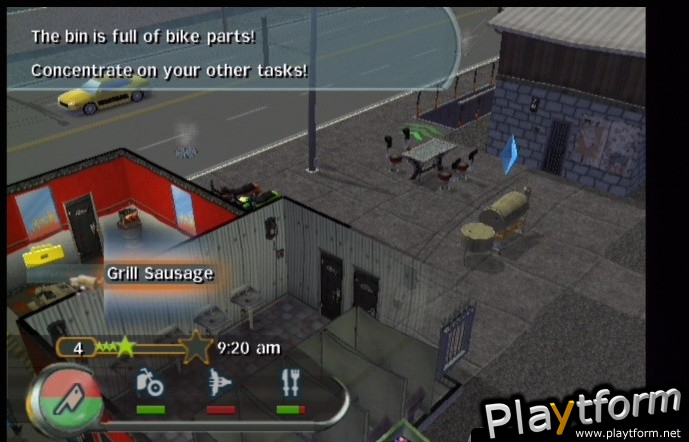This screenshot has height=442, width=689.
Task: Select the fish skeleton task icon
Action: [221, 383]
